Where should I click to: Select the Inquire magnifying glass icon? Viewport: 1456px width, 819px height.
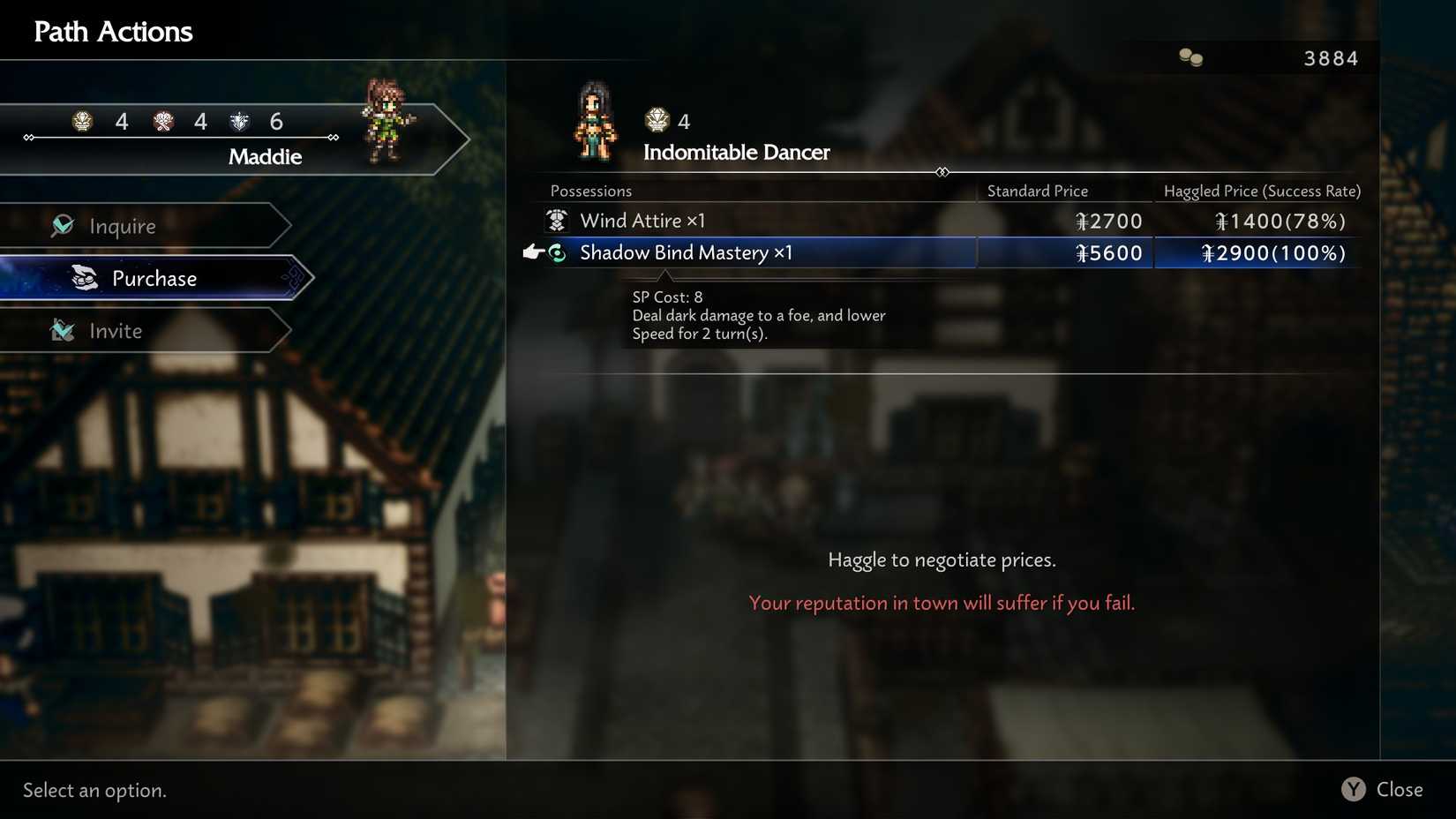click(61, 225)
